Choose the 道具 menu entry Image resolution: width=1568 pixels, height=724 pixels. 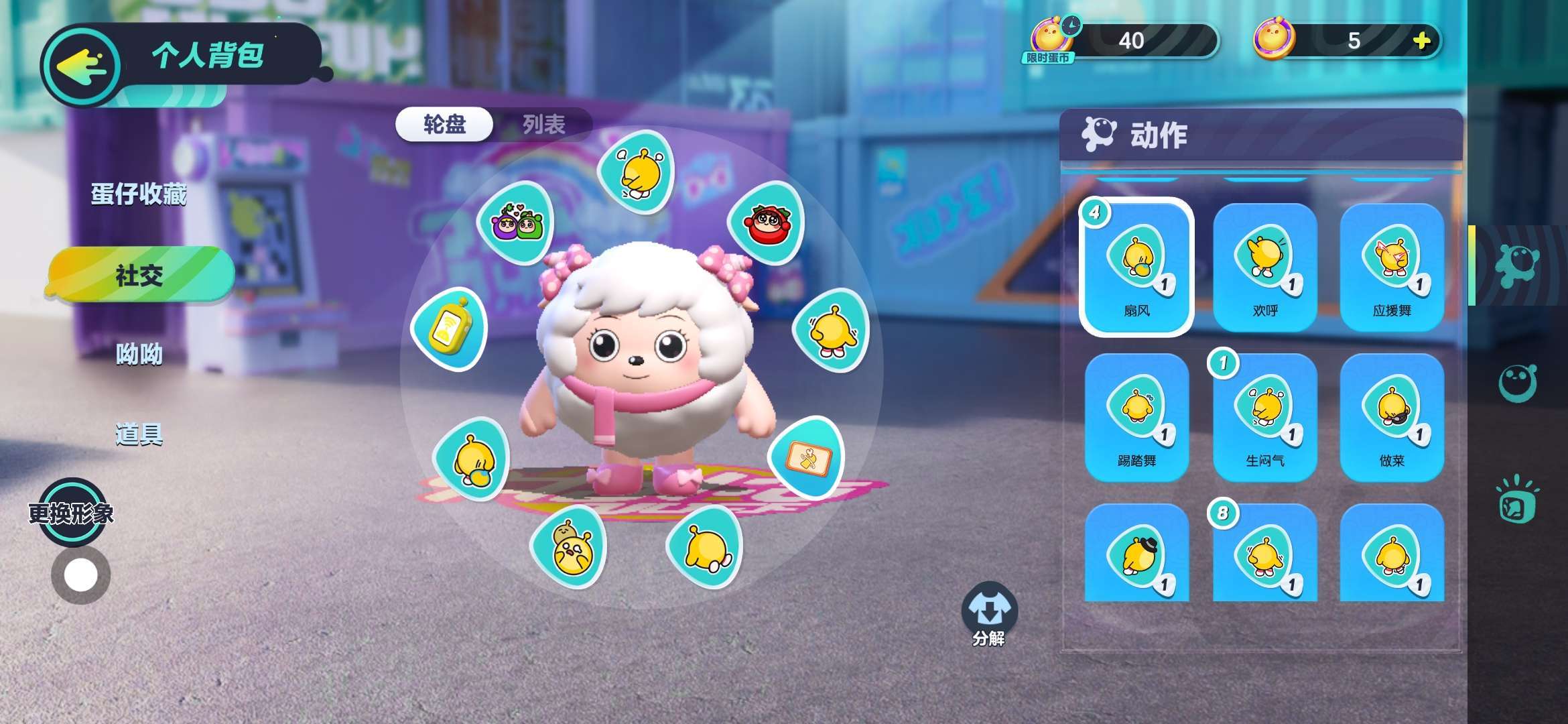[139, 434]
